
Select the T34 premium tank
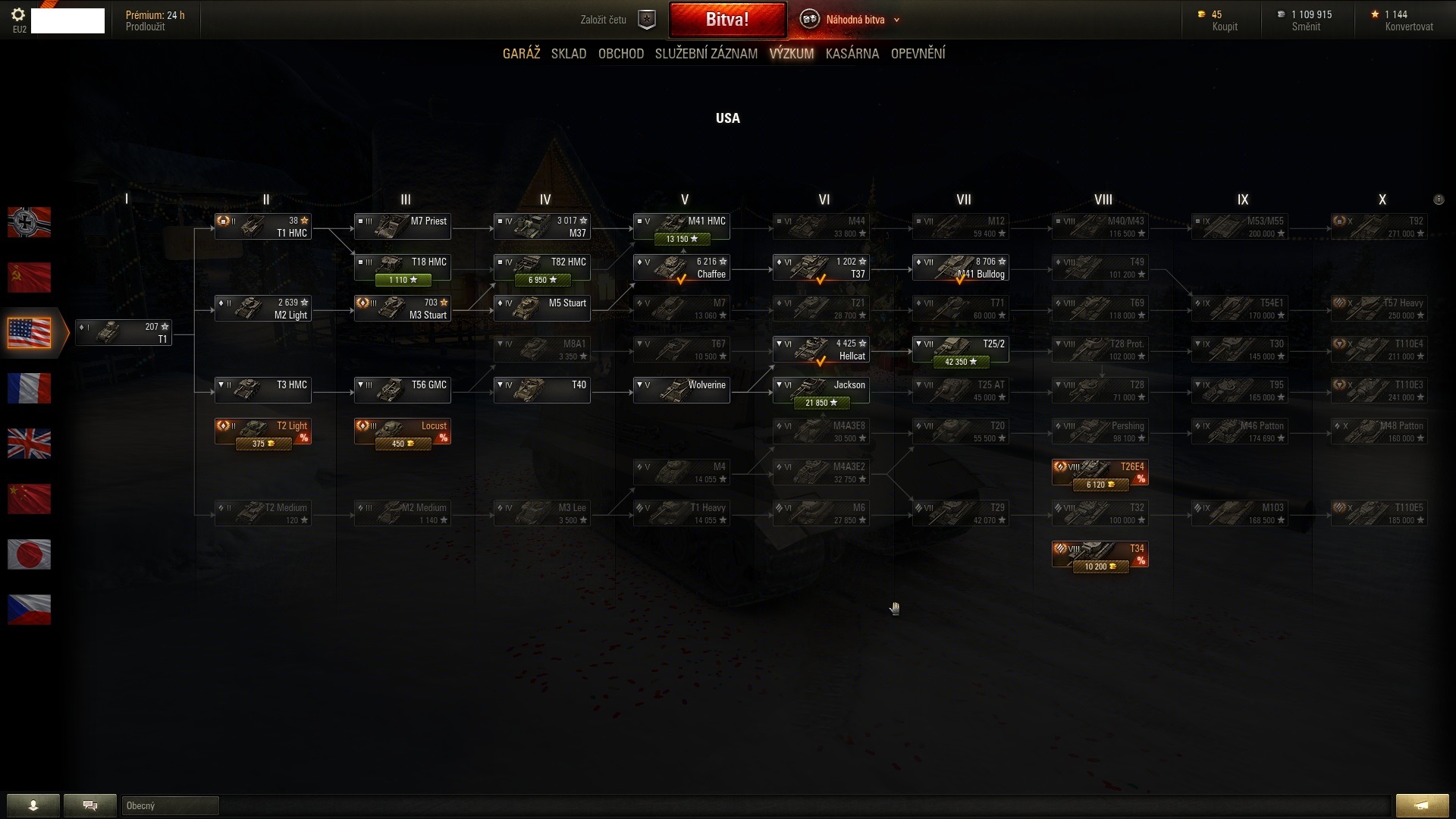click(x=1100, y=554)
